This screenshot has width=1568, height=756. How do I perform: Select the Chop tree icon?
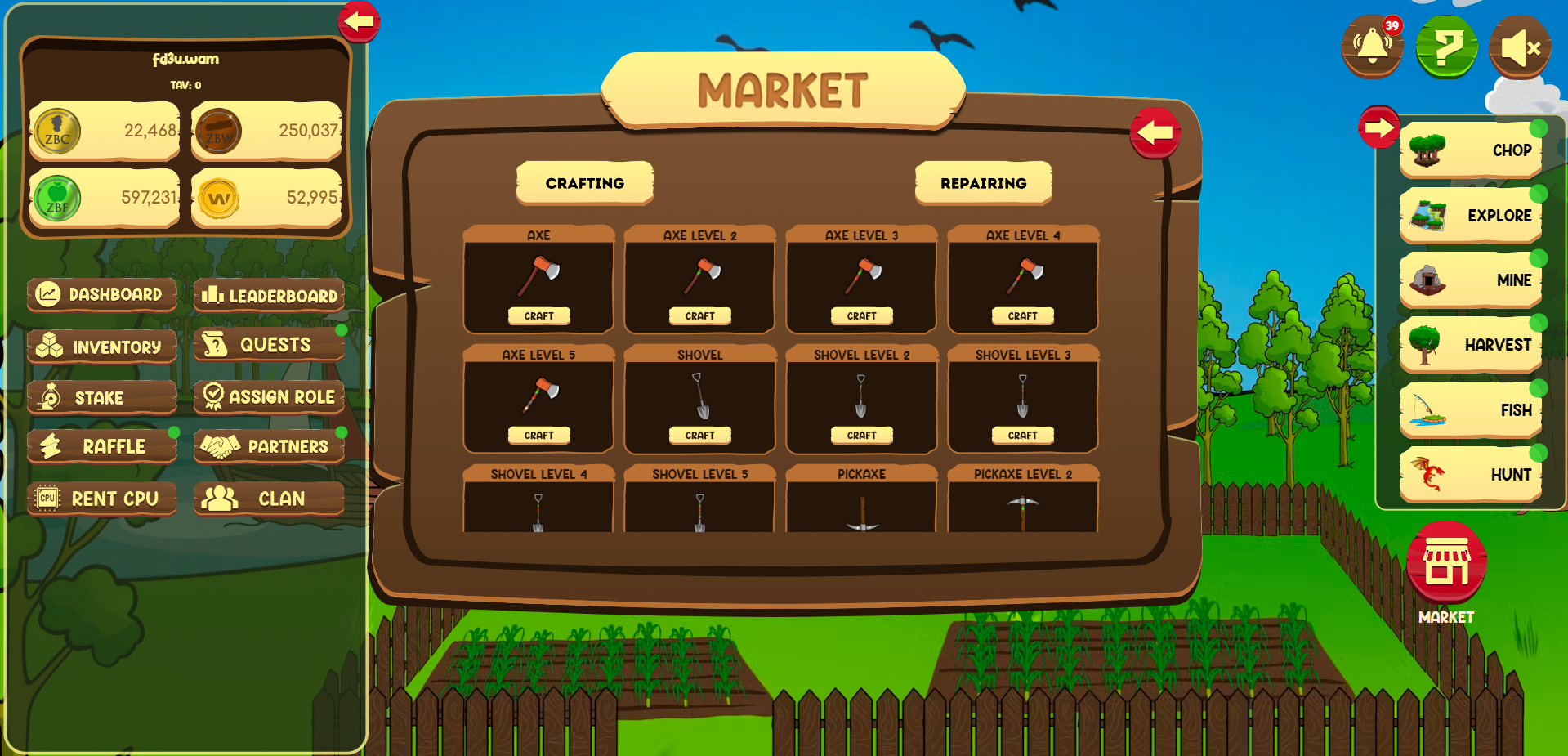[1426, 150]
